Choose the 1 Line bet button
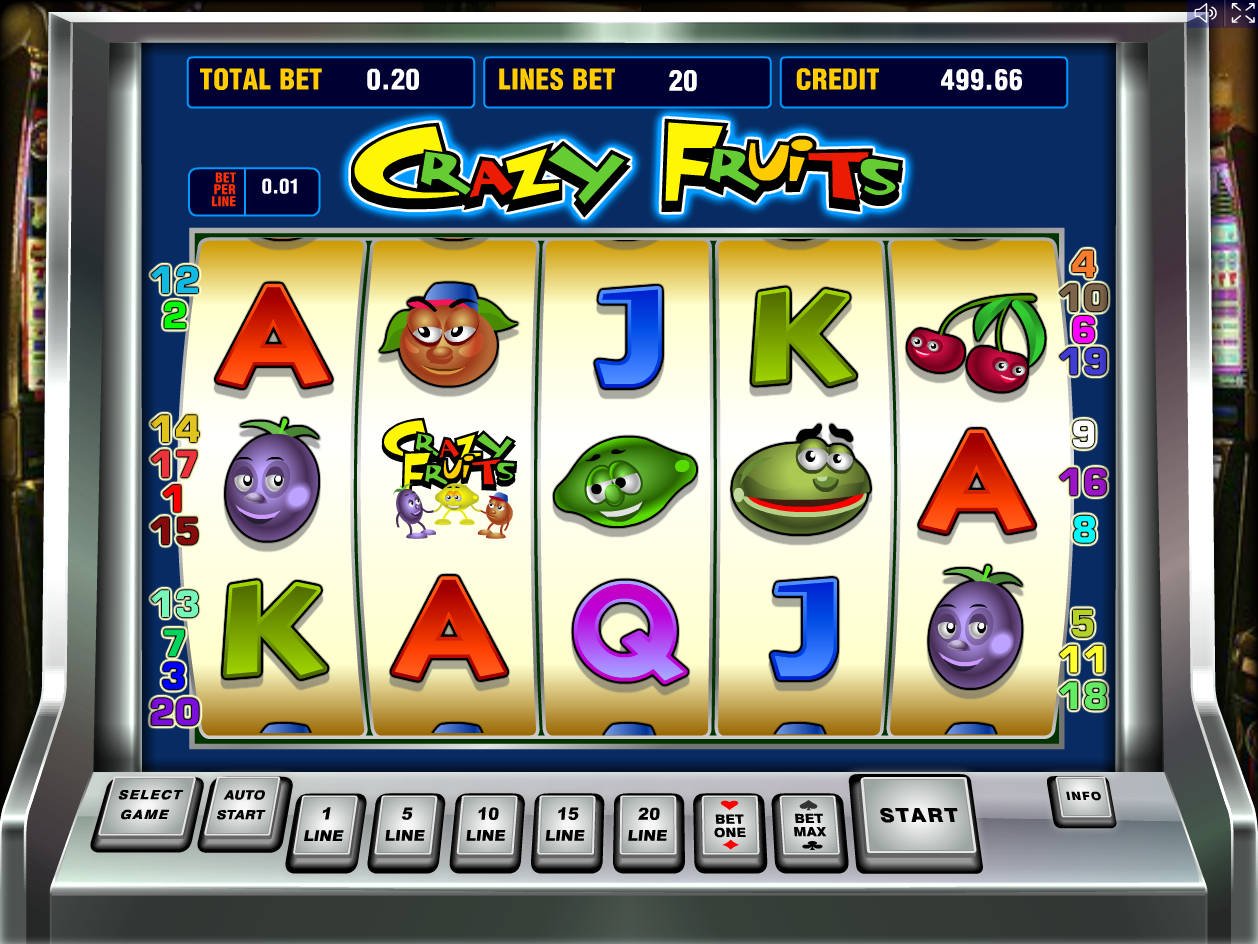Image resolution: width=1258 pixels, height=944 pixels. pos(325,826)
